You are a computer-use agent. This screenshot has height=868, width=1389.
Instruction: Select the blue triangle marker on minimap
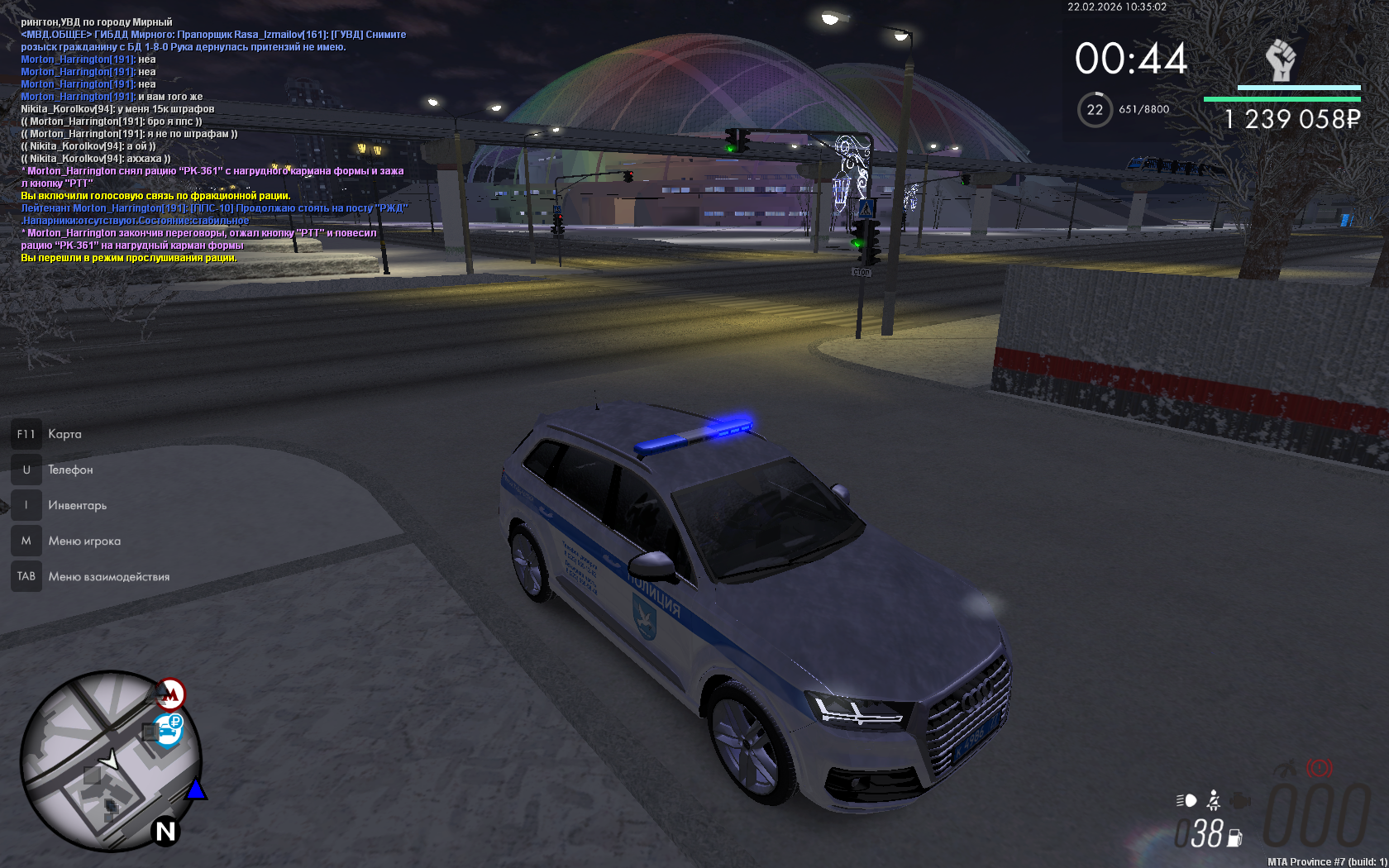[196, 790]
